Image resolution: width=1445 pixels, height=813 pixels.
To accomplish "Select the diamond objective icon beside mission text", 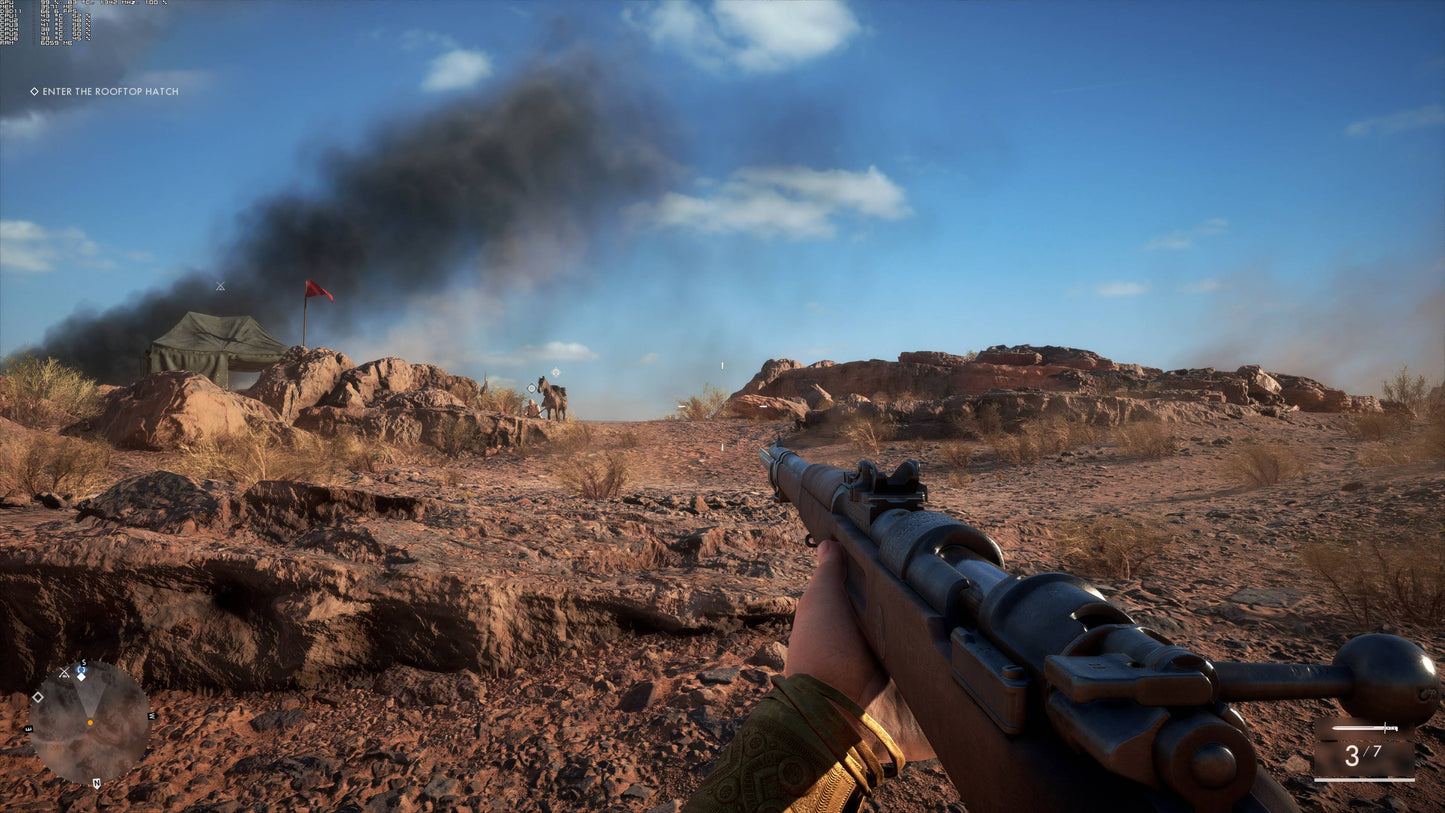I will click(33, 91).
